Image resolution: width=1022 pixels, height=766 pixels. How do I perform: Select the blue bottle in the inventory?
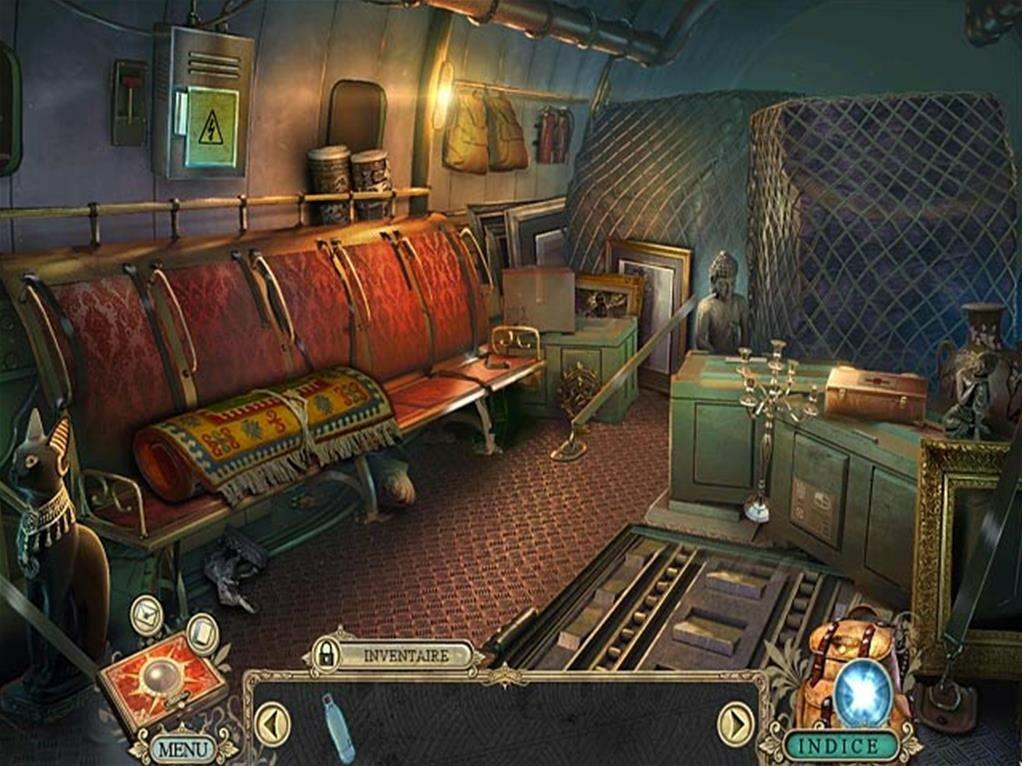[x=337, y=726]
